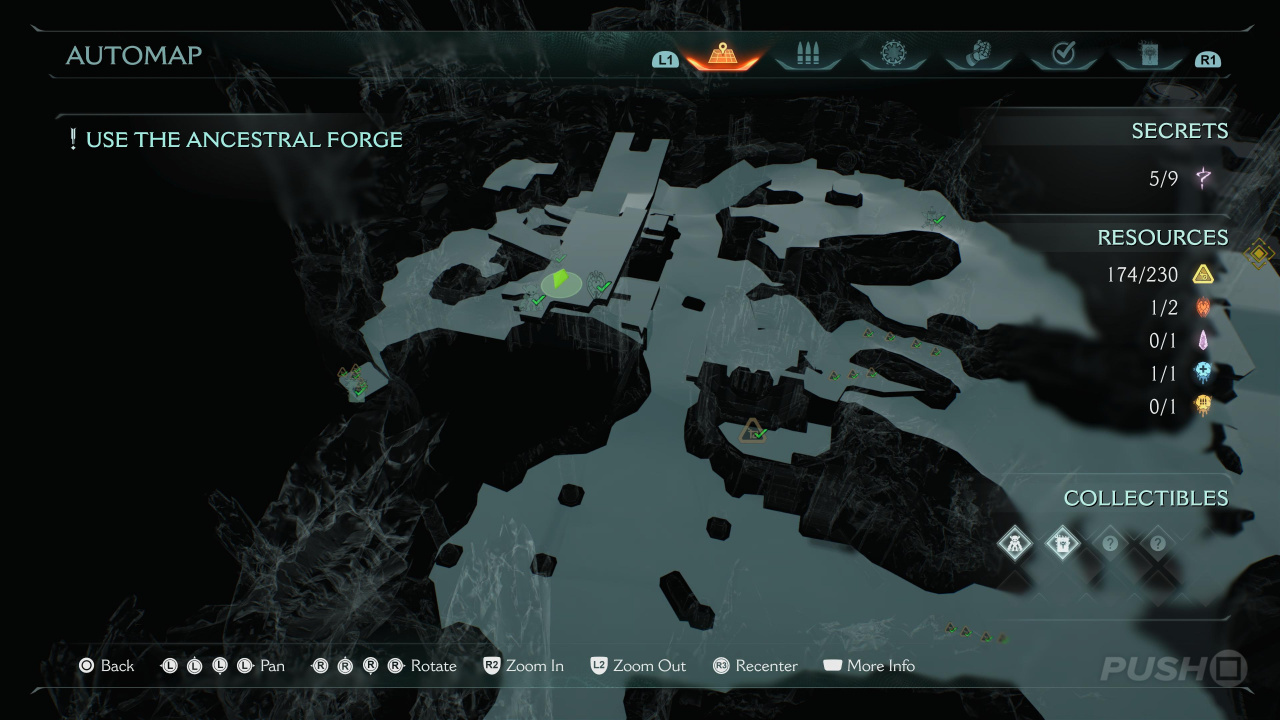Select the demon toy collectible icon

tap(1015, 543)
